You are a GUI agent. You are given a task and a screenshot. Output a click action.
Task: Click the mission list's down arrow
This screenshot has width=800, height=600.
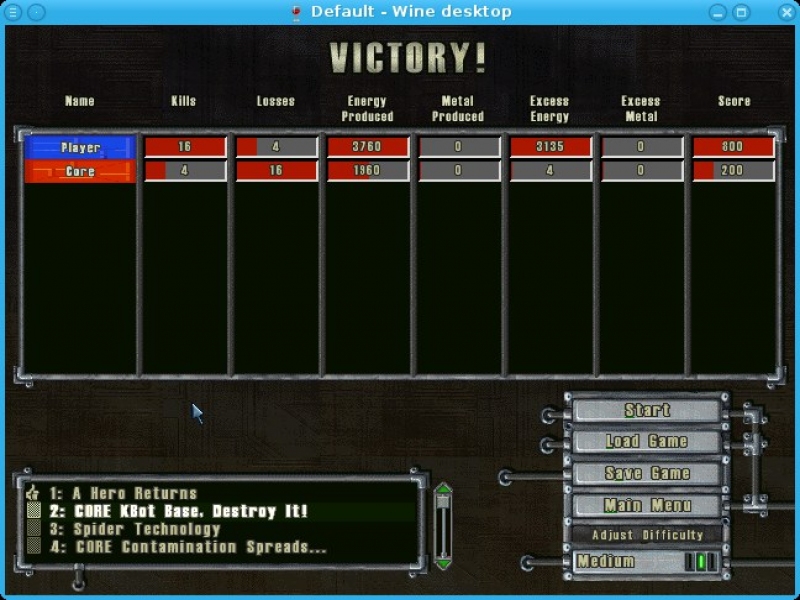[443, 564]
